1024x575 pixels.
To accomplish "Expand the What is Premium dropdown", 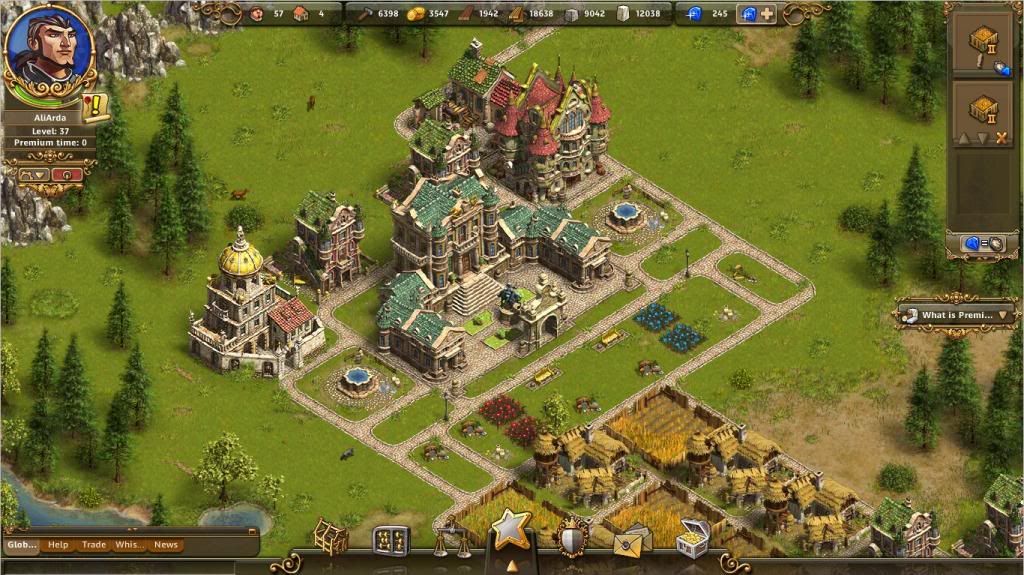I will [1005, 315].
